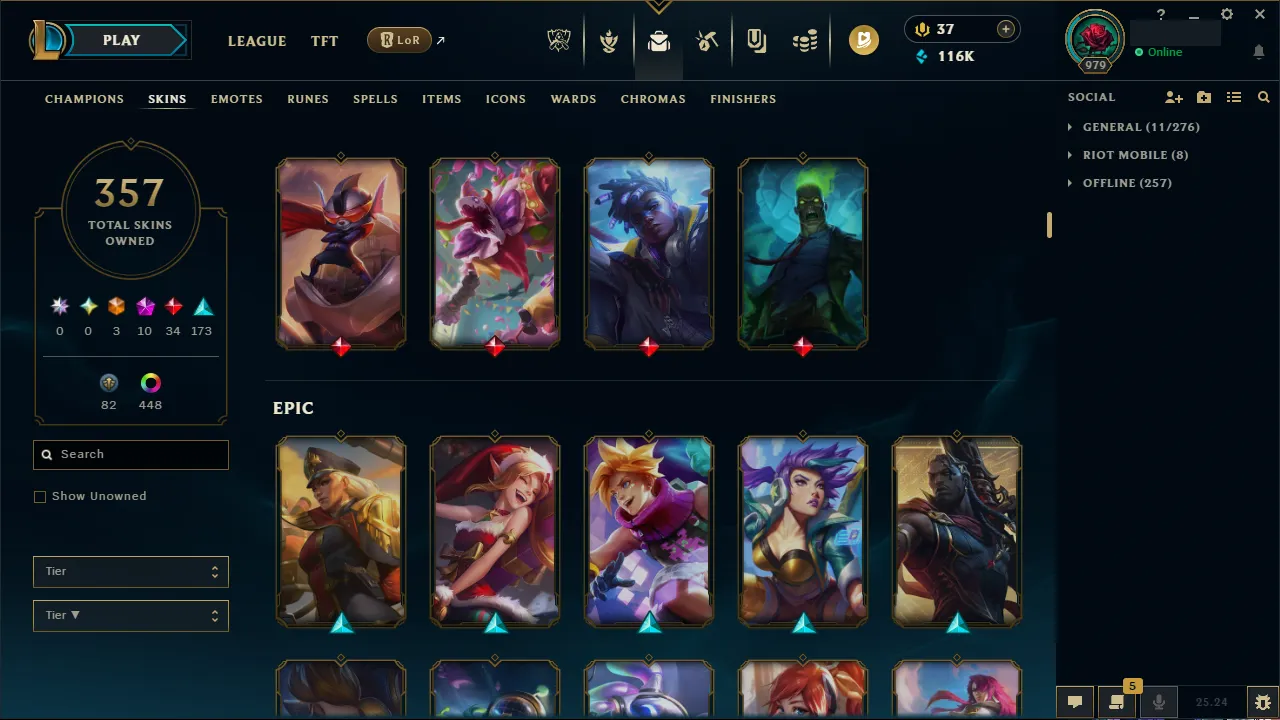Open Hextech Loot via the crafting hammer icon
Viewport: 1280px width, 720px height.
click(x=707, y=41)
